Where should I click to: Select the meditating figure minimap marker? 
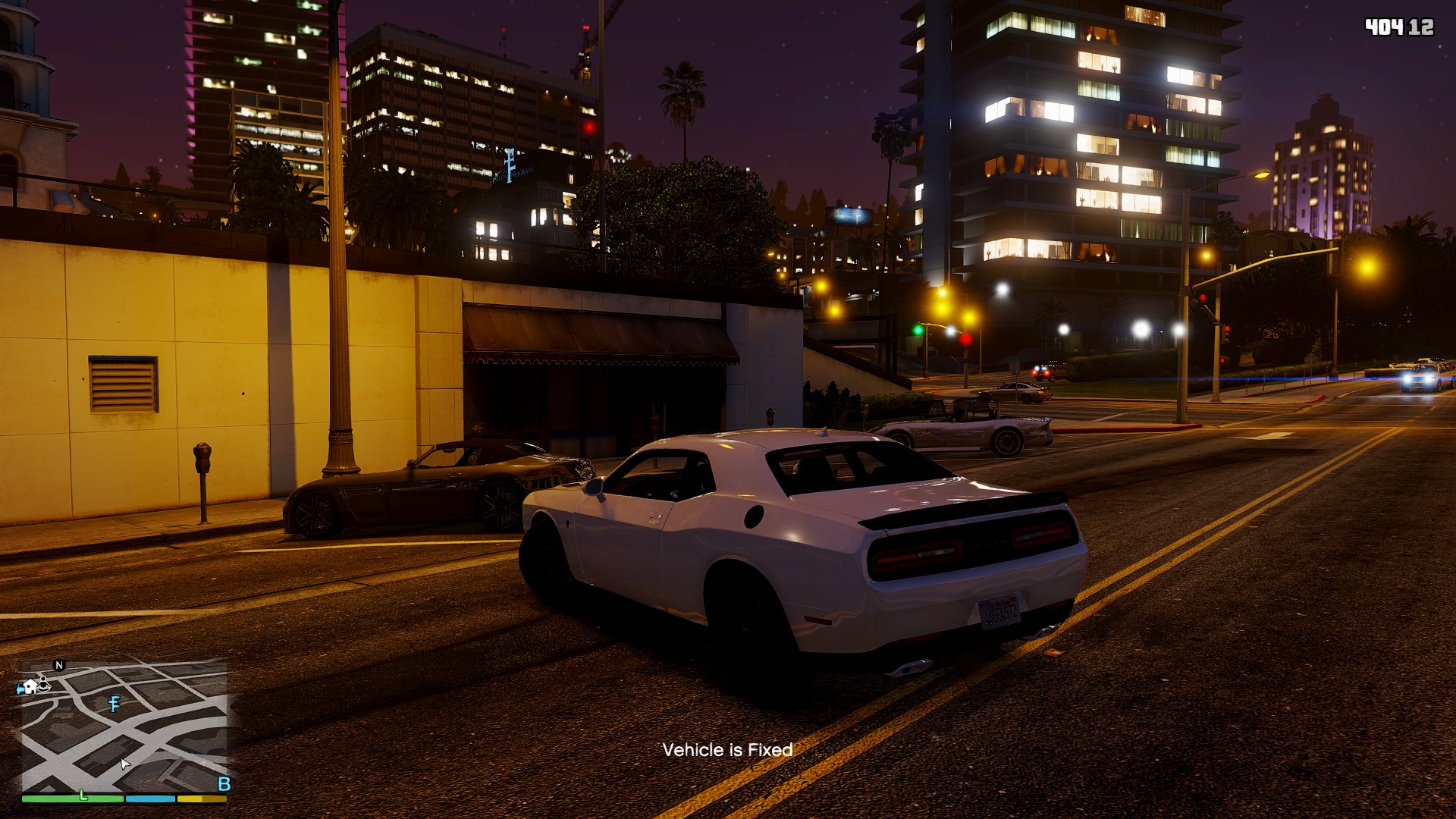44,686
